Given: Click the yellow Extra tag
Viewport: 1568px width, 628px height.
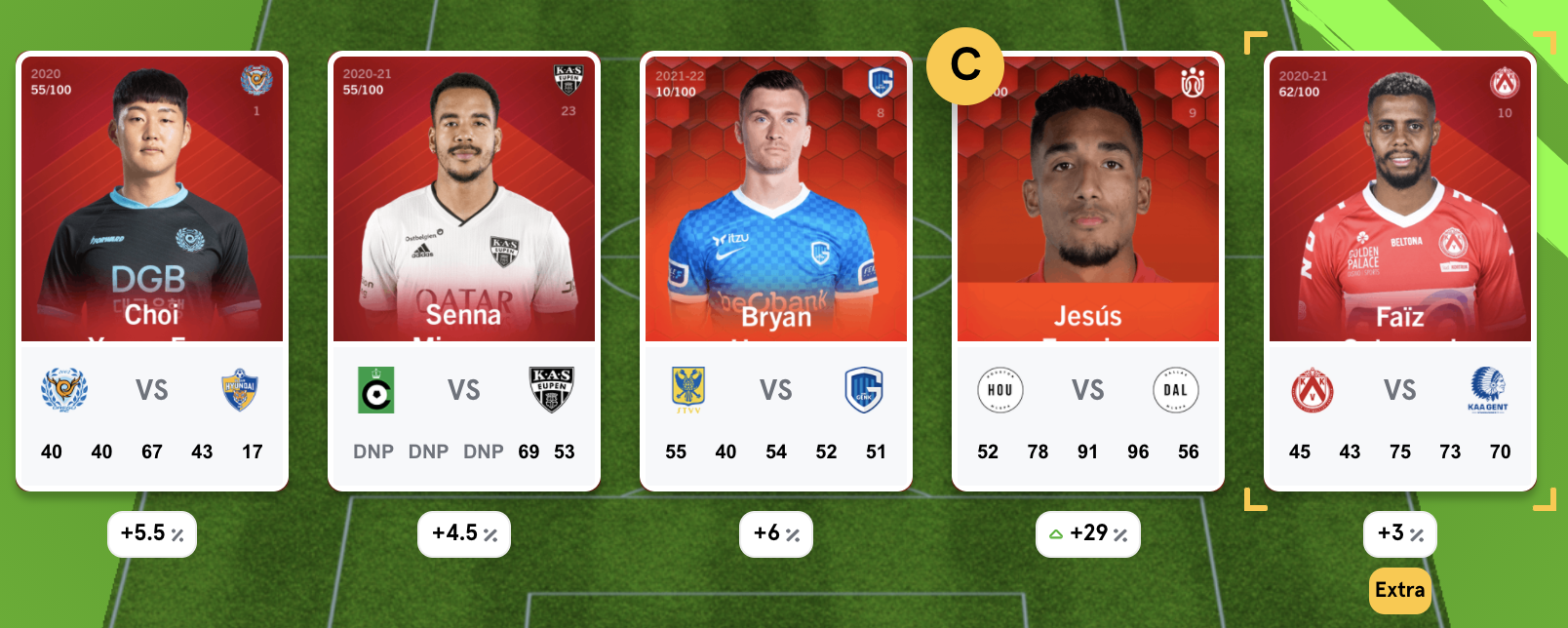Looking at the screenshot, I should [1399, 590].
